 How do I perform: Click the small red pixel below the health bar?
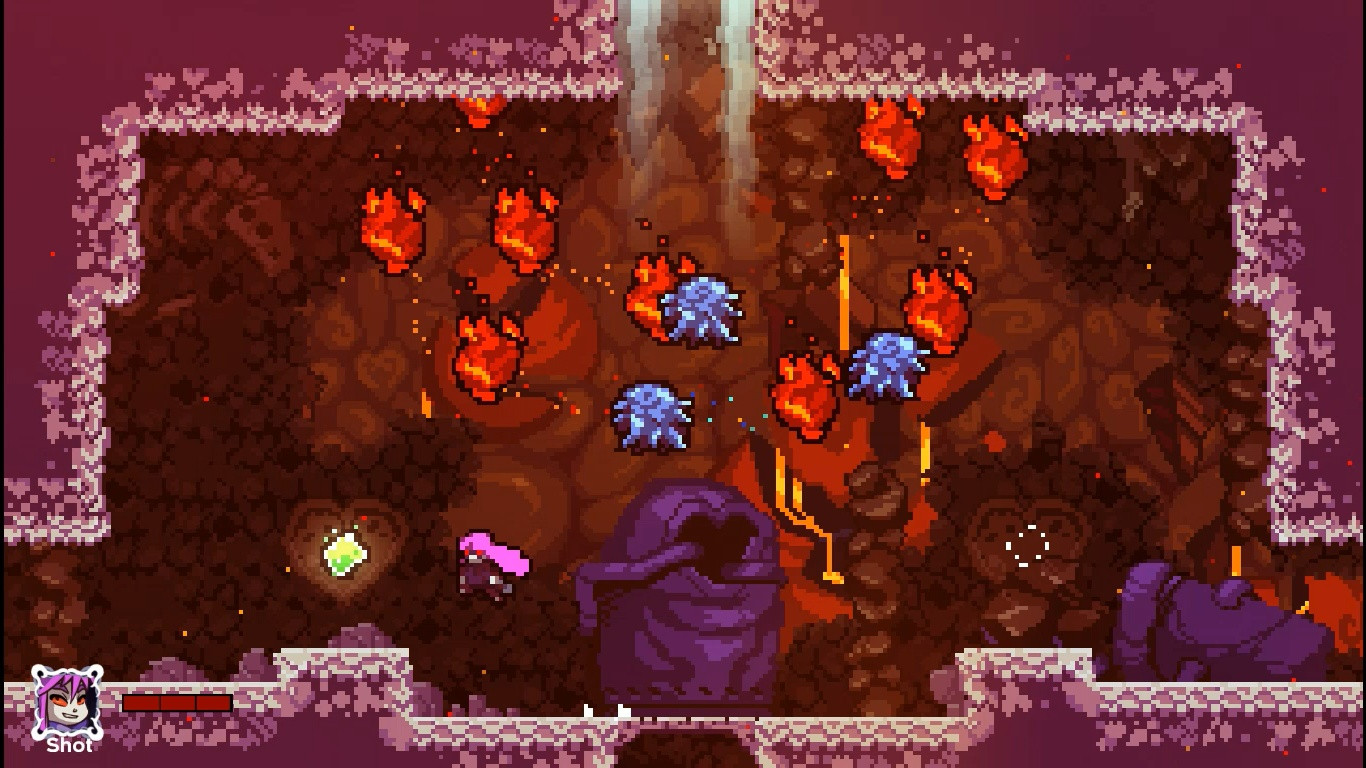tap(188, 718)
